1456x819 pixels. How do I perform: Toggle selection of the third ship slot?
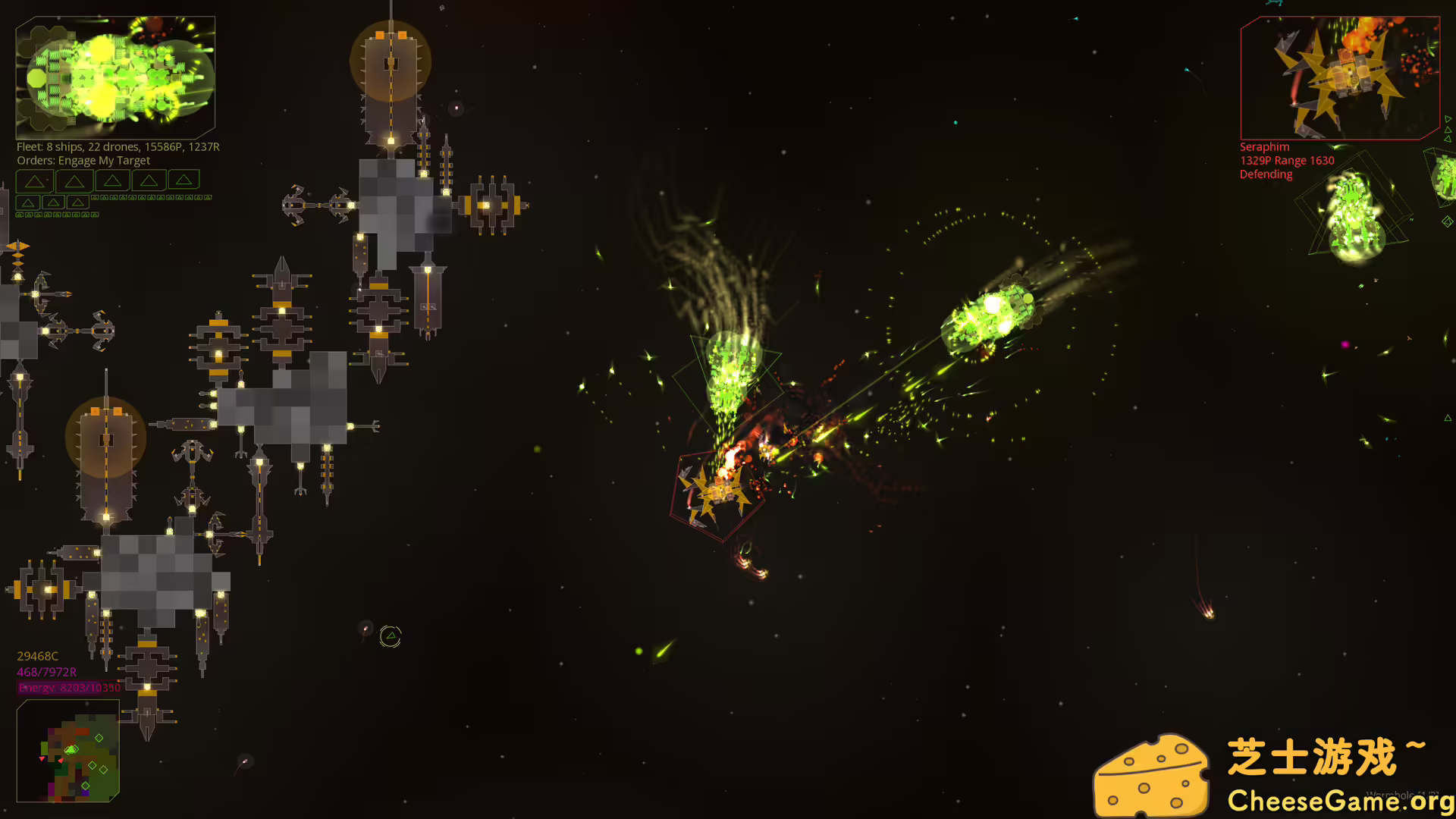tap(112, 181)
